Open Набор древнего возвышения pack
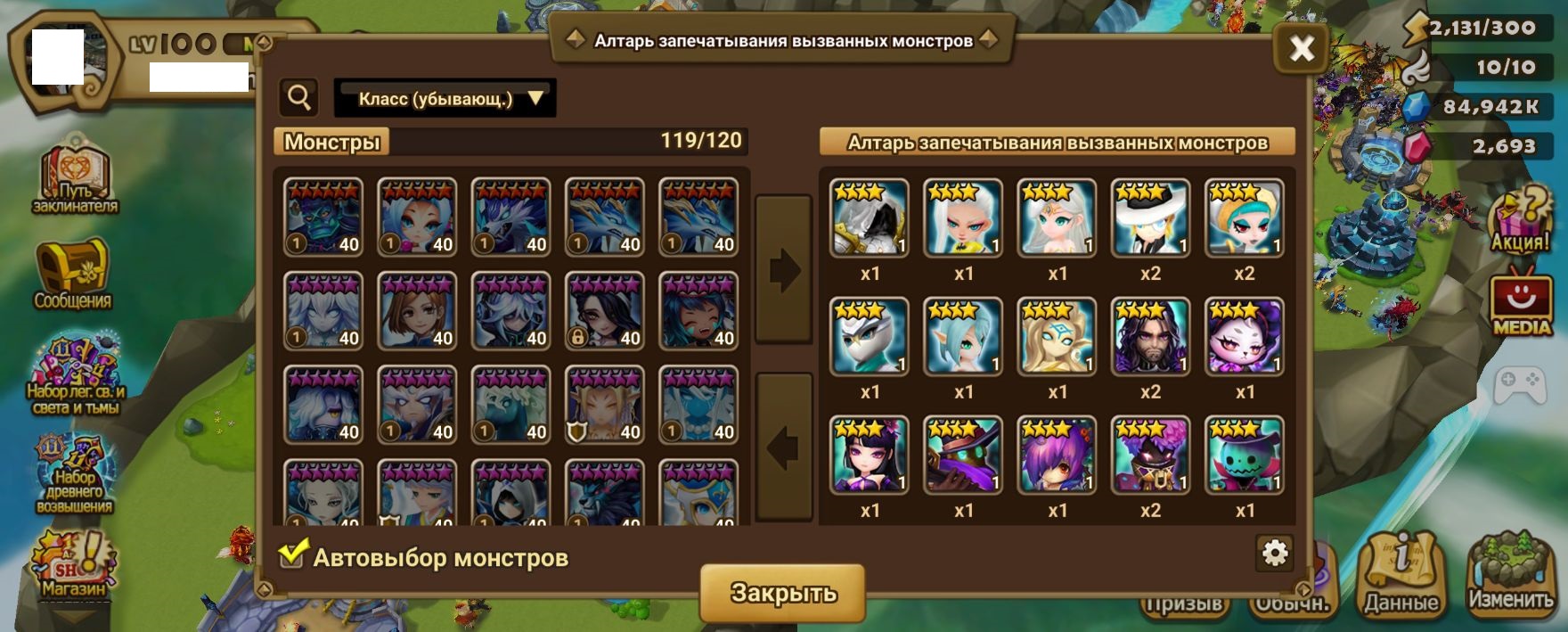1568x632 pixels. (x=74, y=474)
